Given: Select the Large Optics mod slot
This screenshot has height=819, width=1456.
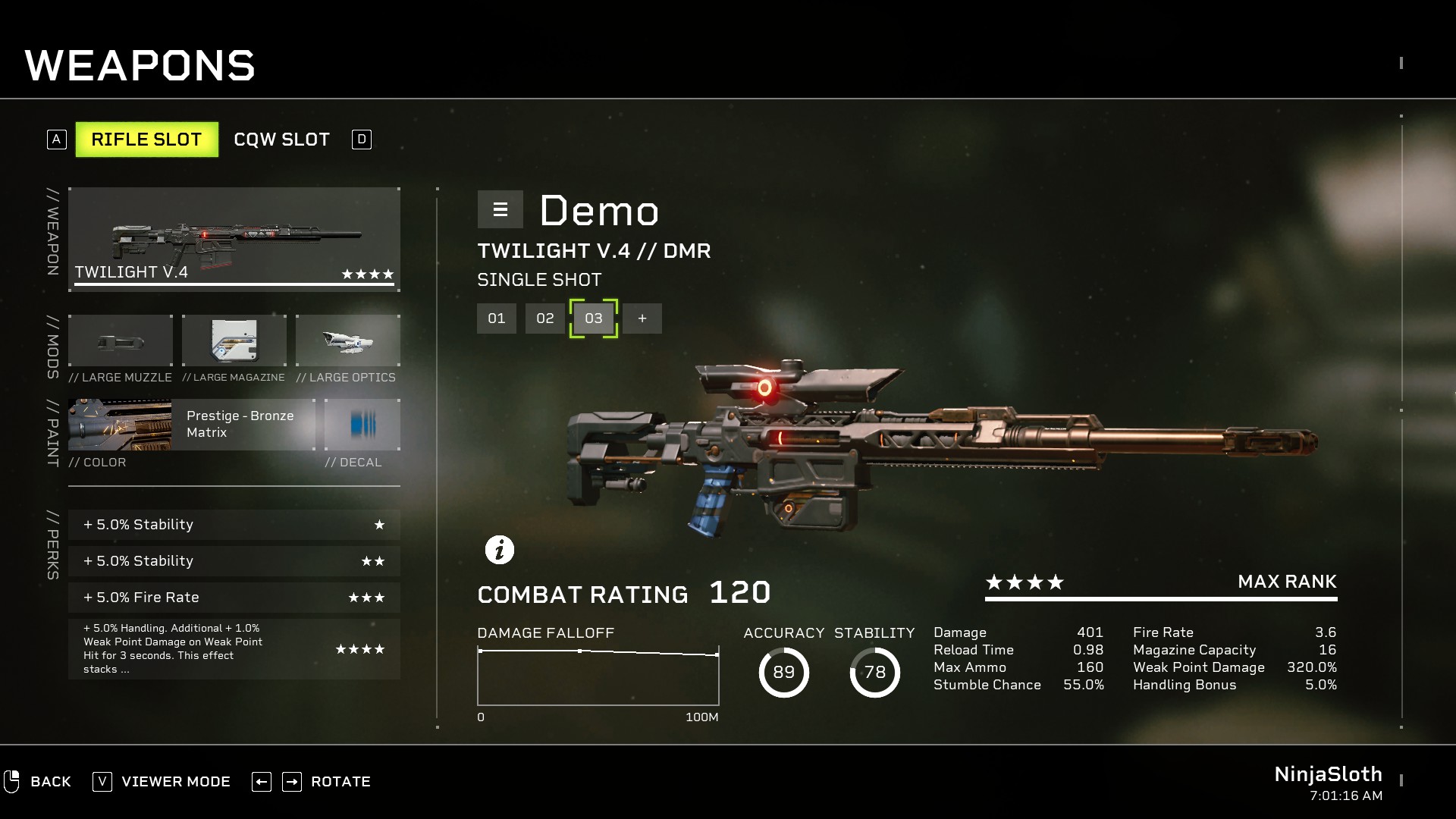Looking at the screenshot, I should pos(348,341).
